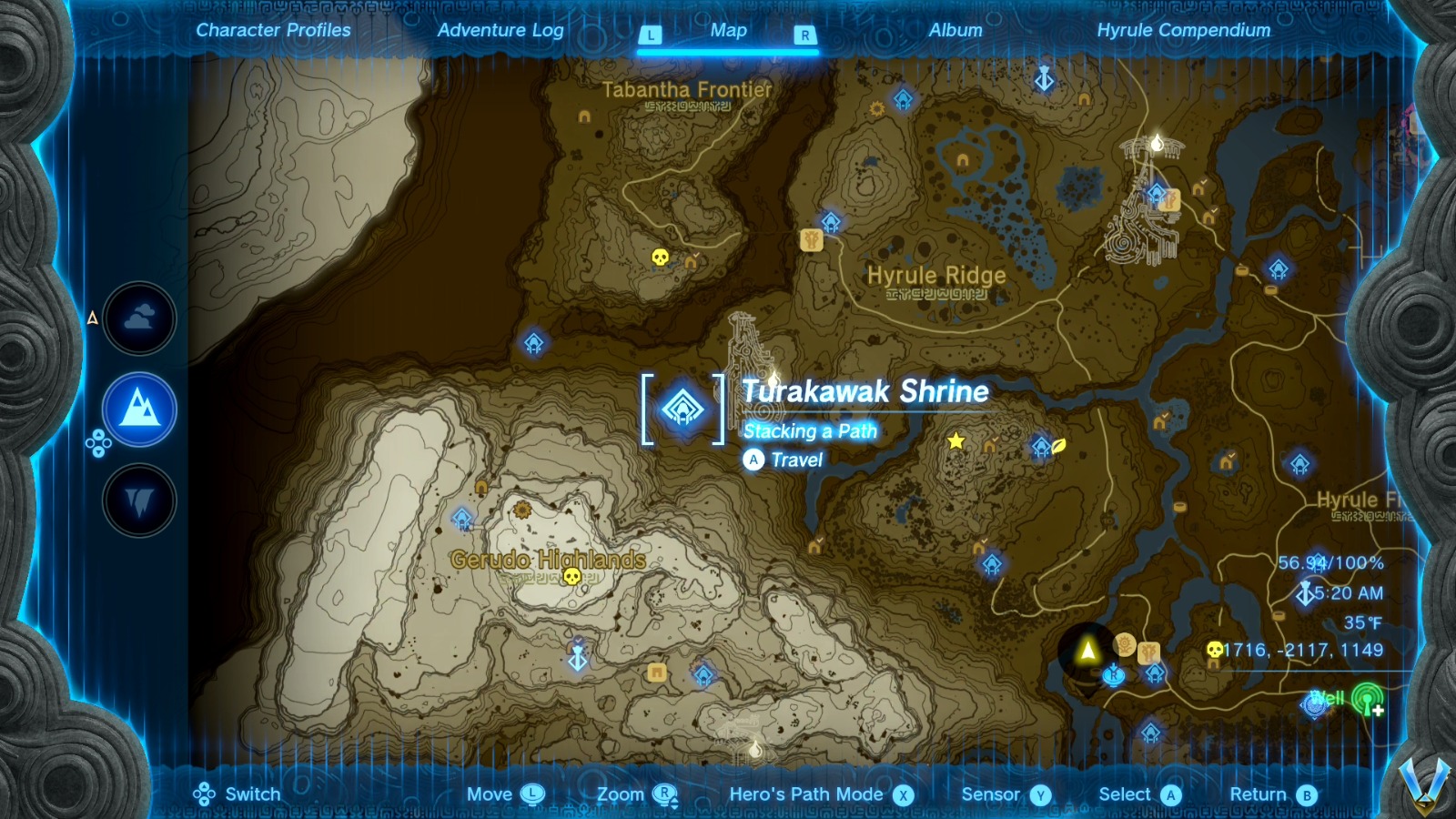Toggle Hero's Path Mode
The height and width of the screenshot is (819, 1456).
(810, 794)
